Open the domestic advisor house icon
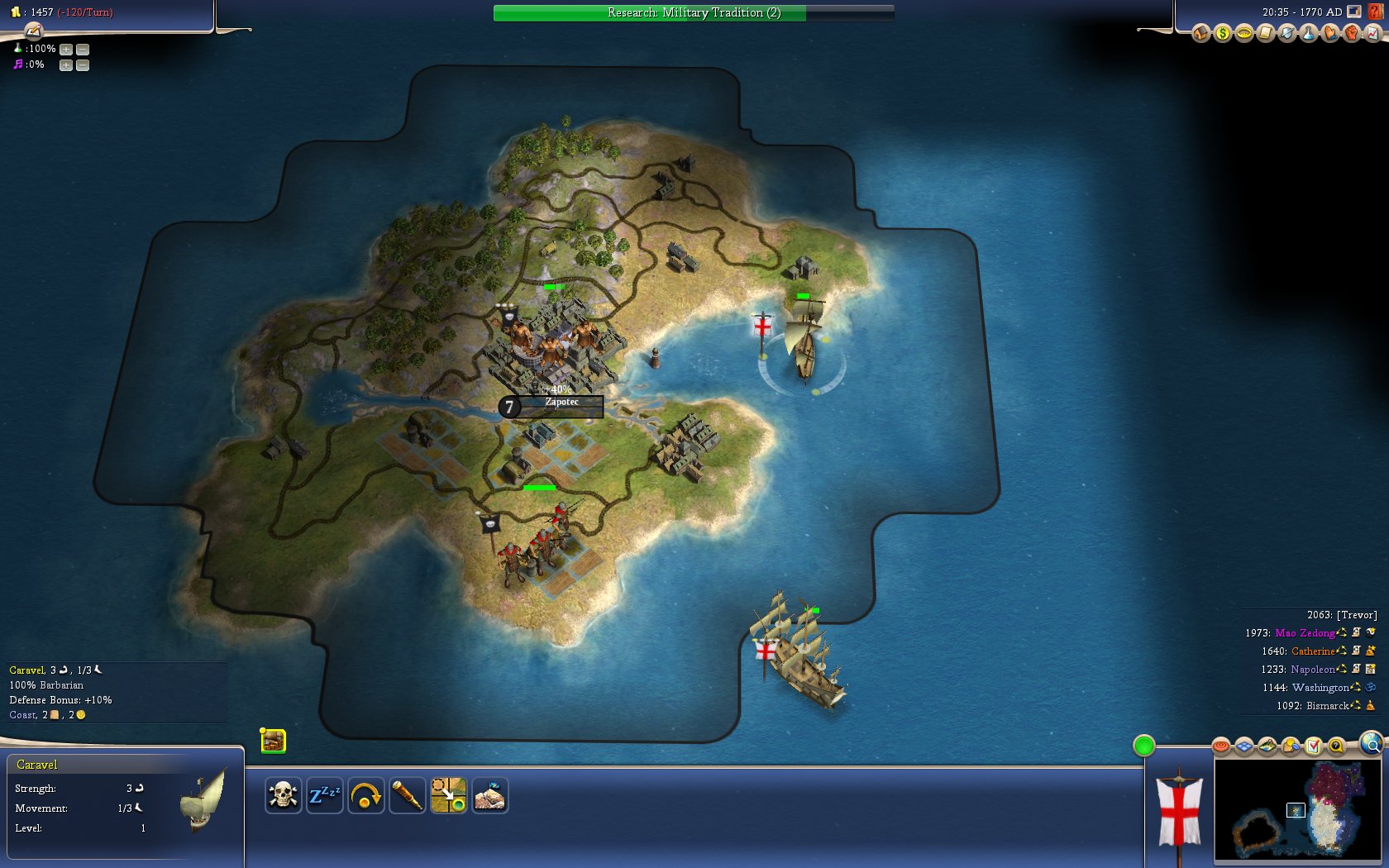 (1201, 34)
